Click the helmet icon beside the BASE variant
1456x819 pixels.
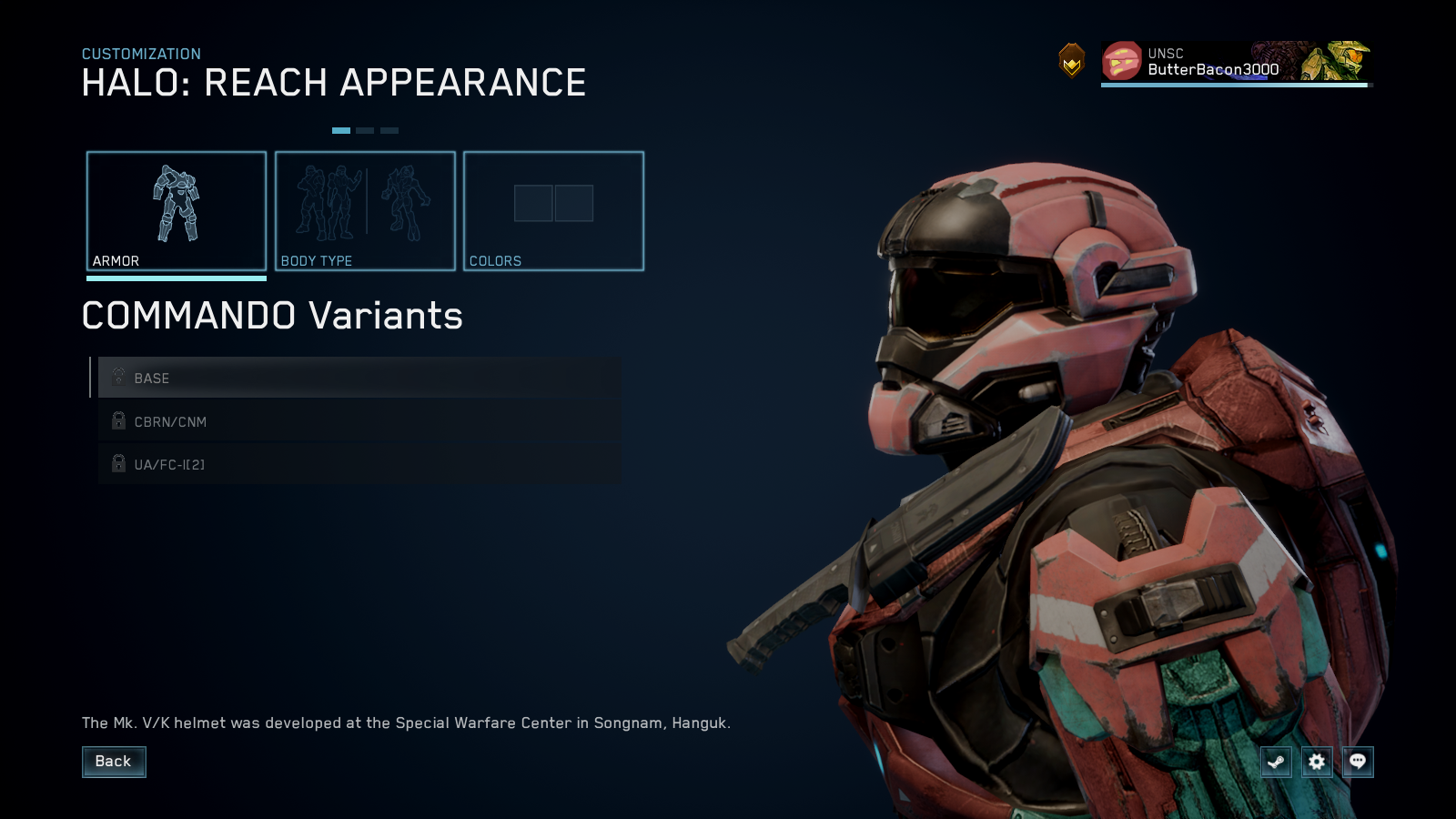(117, 377)
